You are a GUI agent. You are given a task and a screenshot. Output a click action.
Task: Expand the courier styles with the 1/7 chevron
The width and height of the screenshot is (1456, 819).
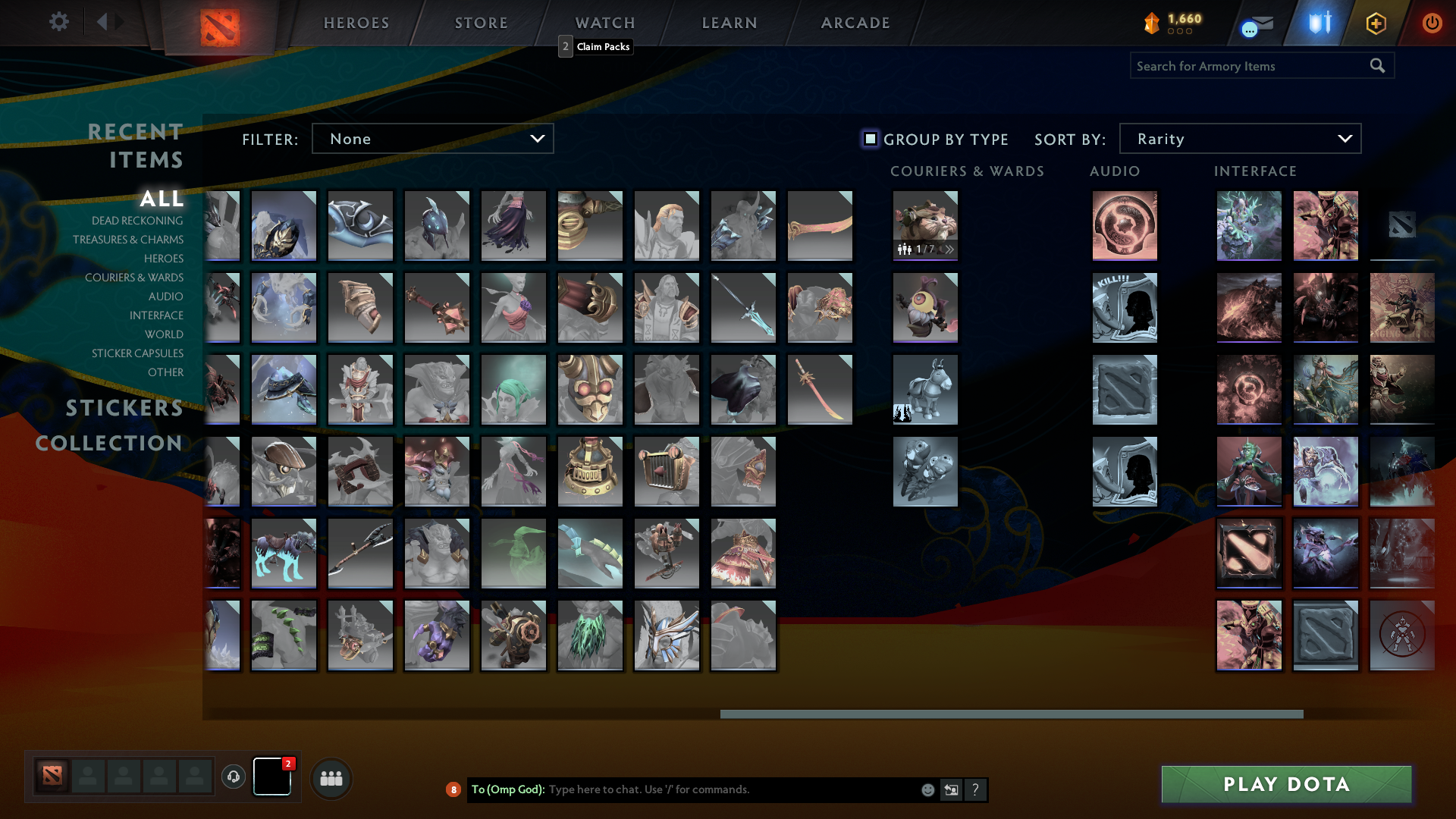(x=950, y=249)
